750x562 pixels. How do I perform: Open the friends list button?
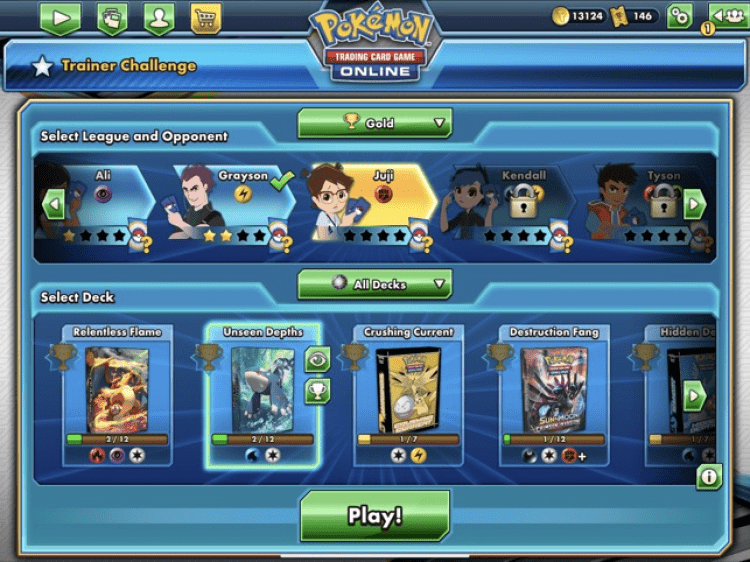click(x=726, y=16)
